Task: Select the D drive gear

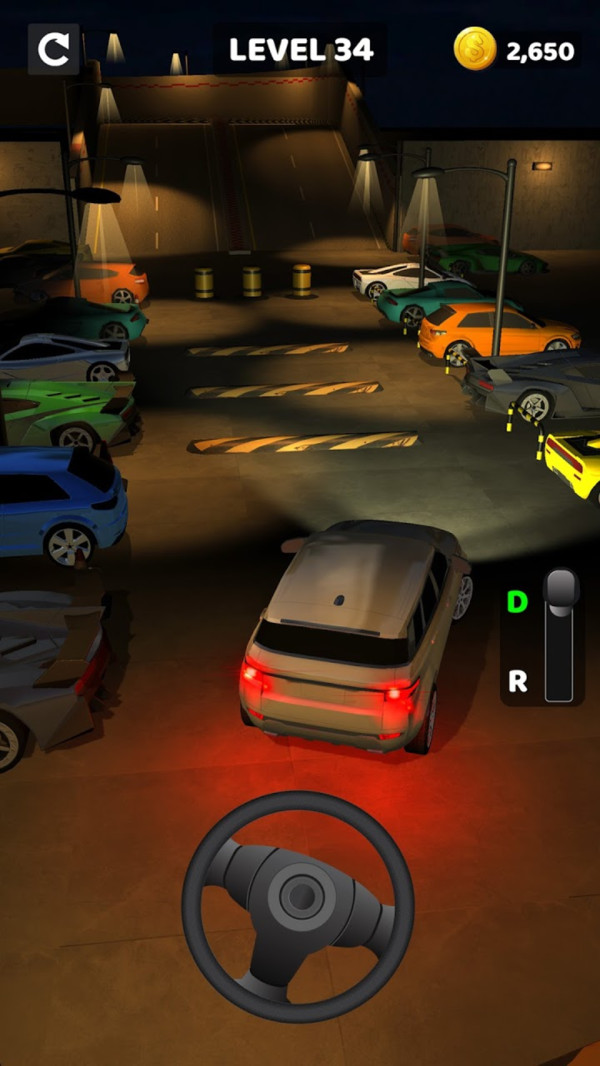Action: click(517, 602)
